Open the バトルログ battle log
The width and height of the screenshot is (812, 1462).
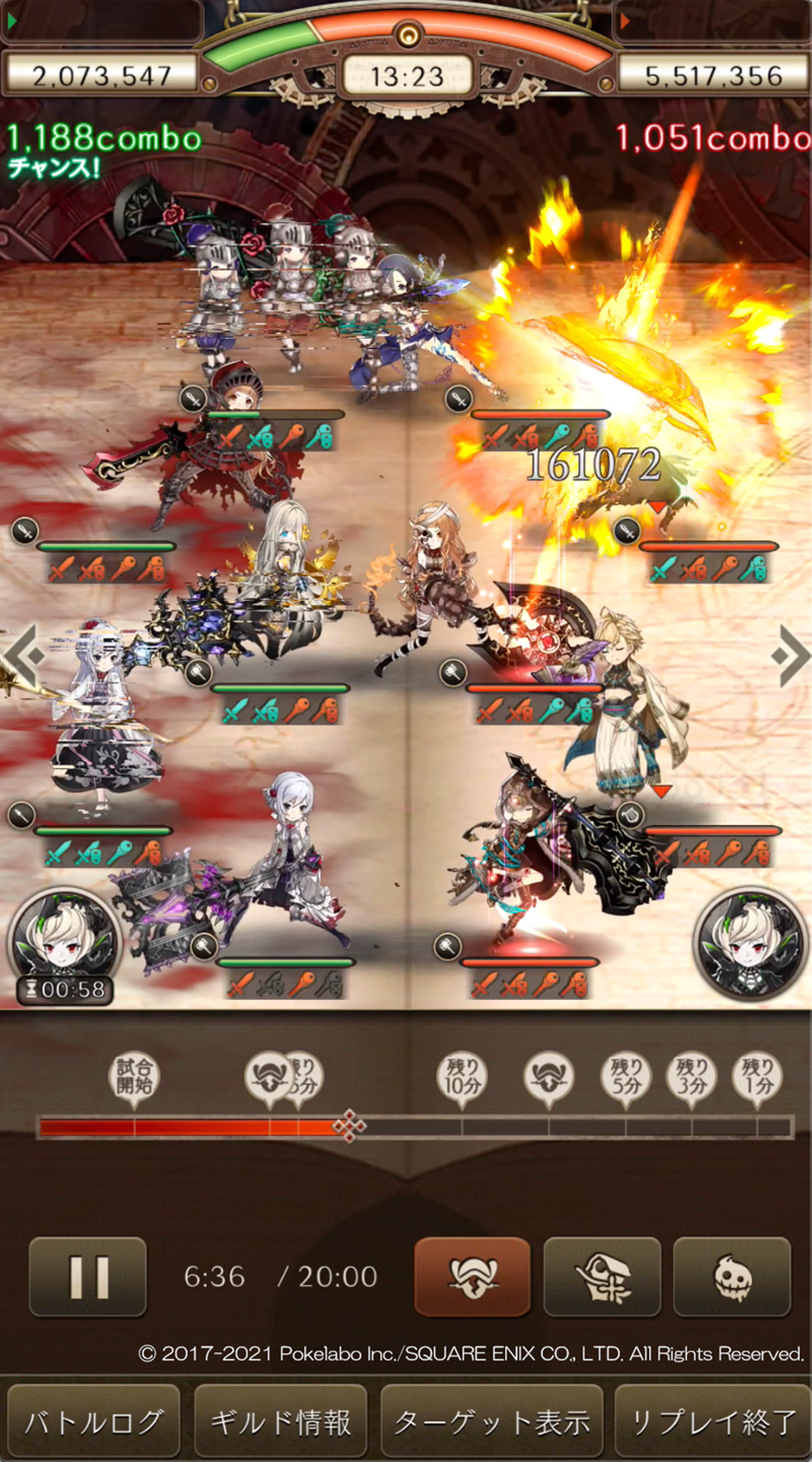(x=94, y=1422)
